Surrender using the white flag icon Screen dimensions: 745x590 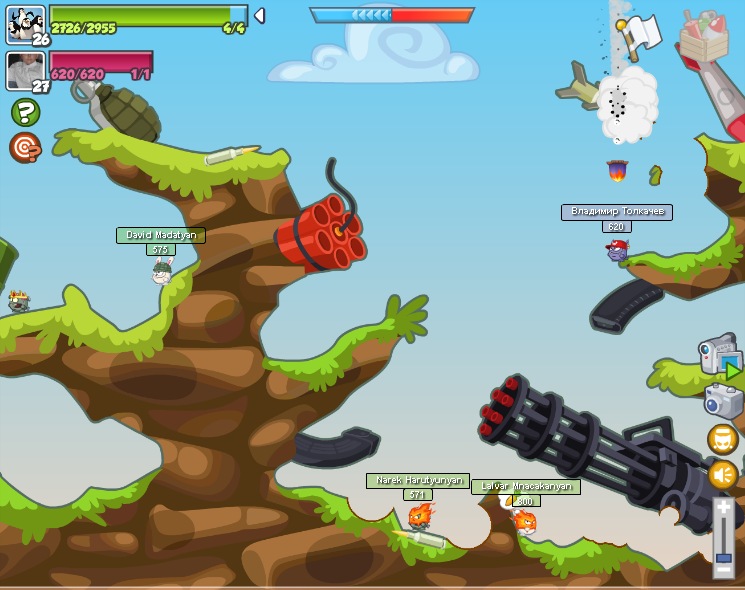(x=640, y=33)
